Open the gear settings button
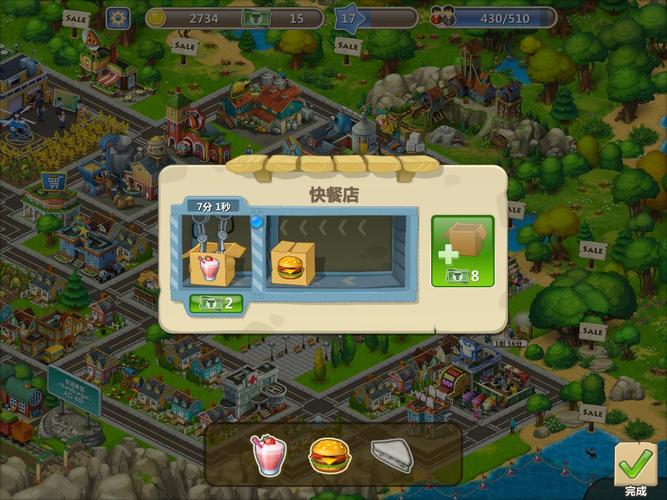 tap(119, 18)
